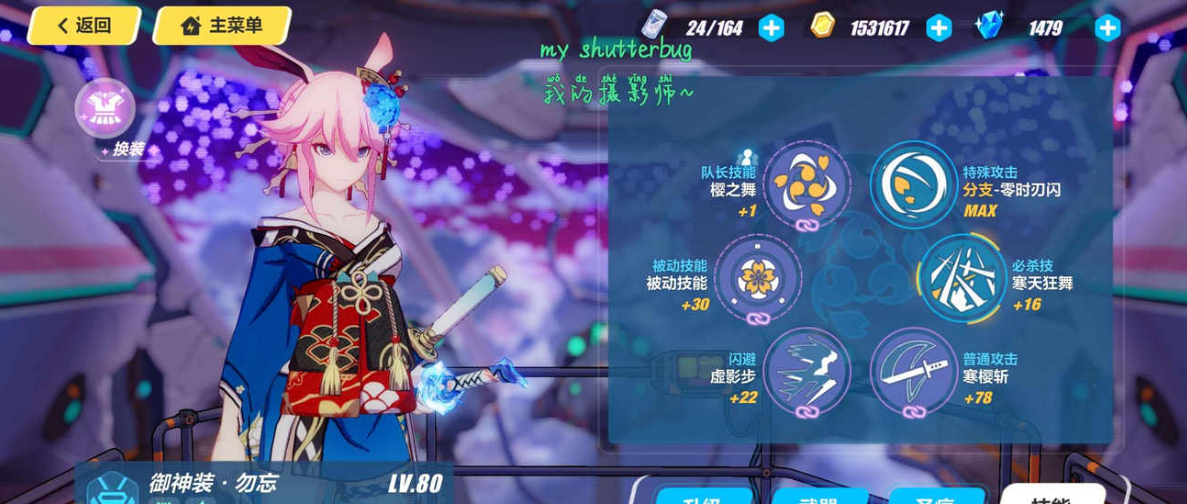Select the 樱之舞 leader skill icon
This screenshot has height=504, width=1187.
point(808,184)
